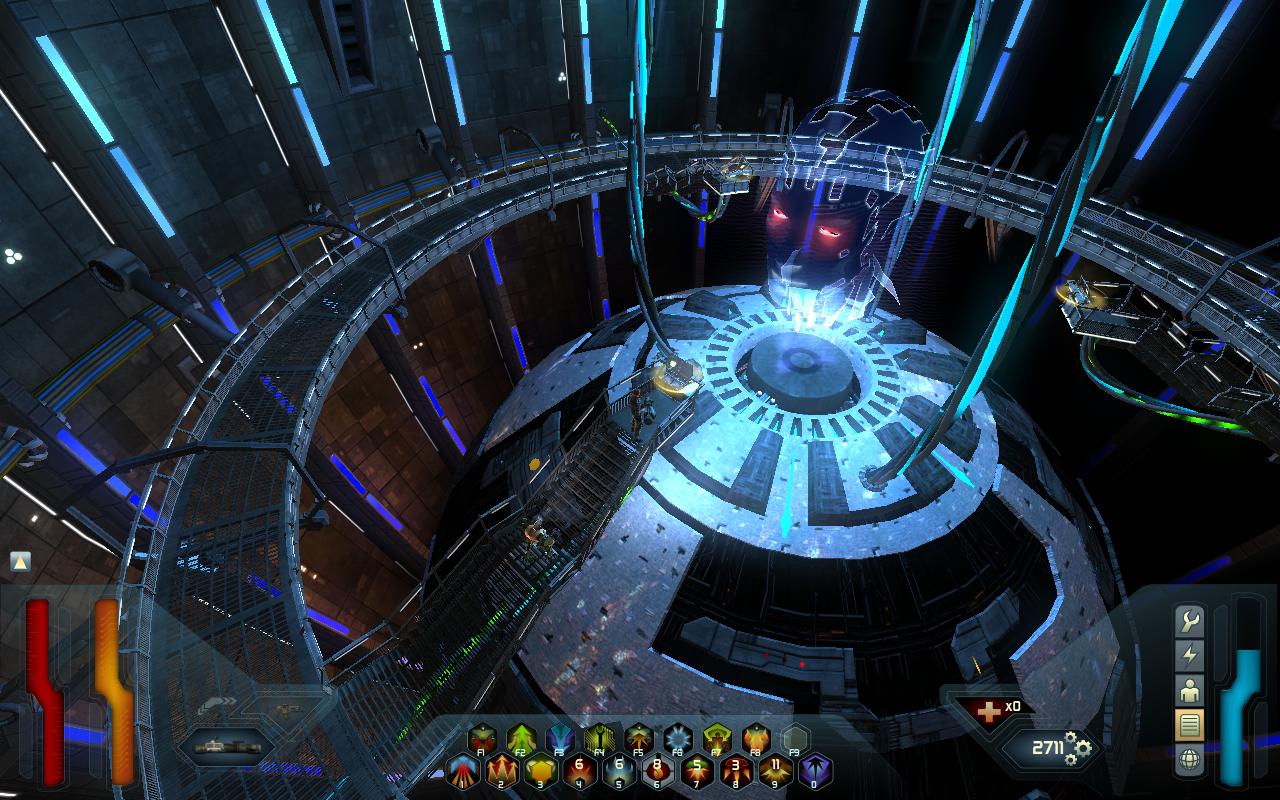
Task: Activate the green arrows F2 ability
Action: (520, 738)
